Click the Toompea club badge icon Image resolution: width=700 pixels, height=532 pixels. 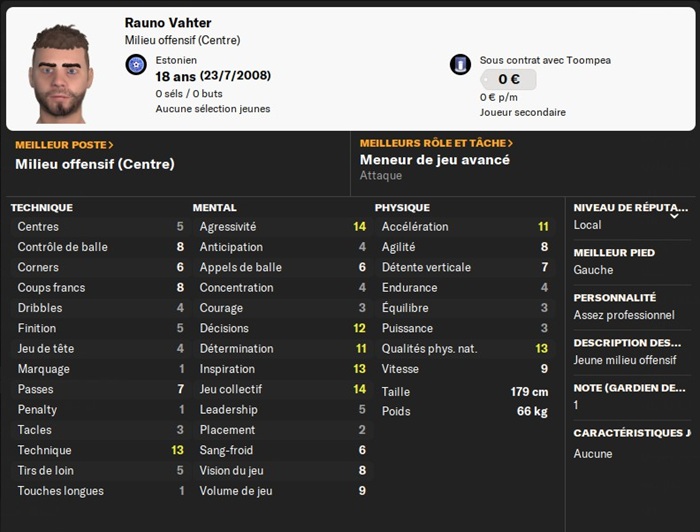point(460,65)
